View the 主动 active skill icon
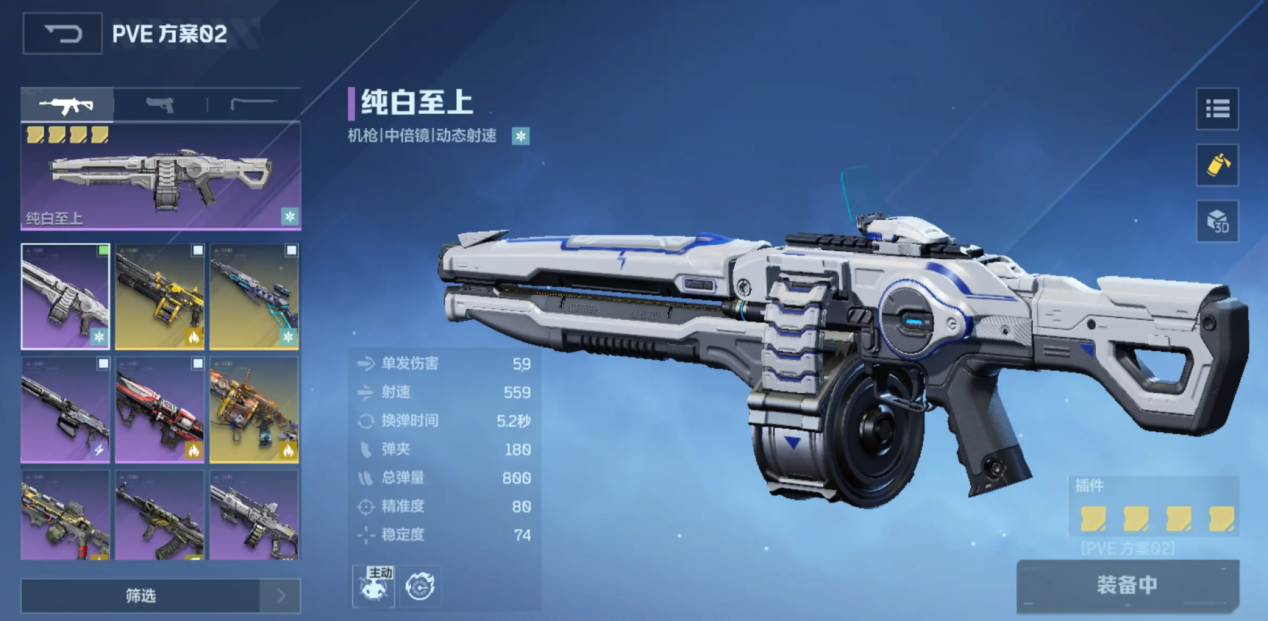 point(373,586)
